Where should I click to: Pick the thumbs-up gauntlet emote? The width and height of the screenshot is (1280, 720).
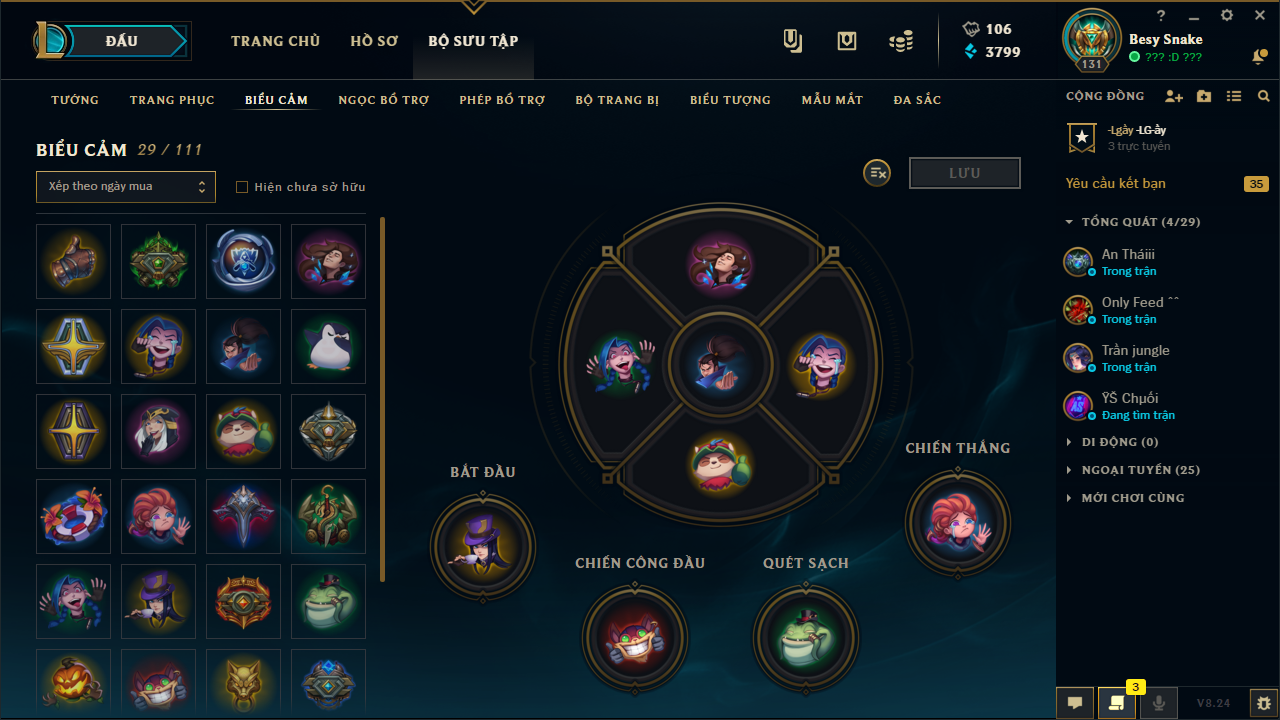(73, 262)
